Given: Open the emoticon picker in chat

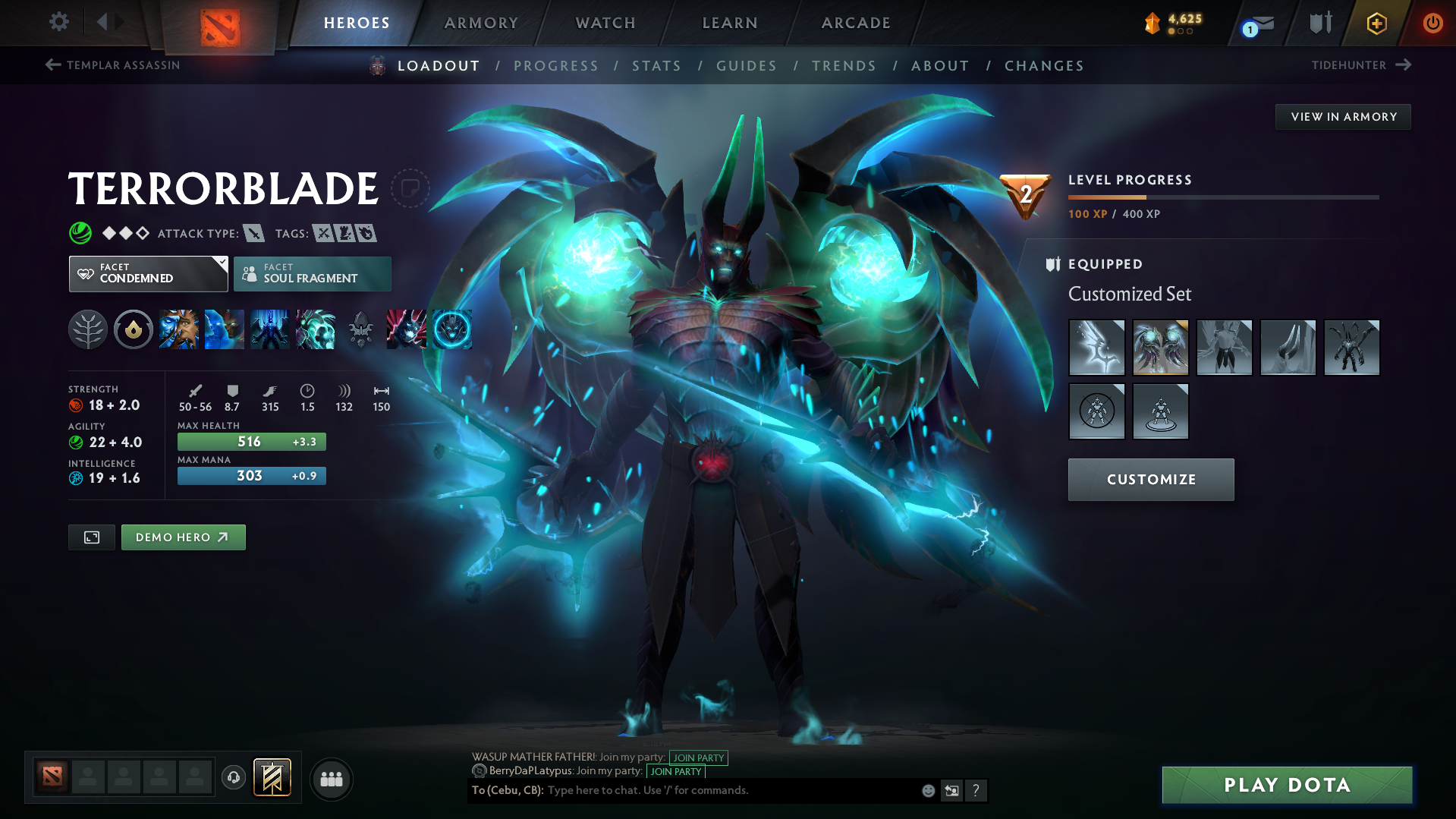Looking at the screenshot, I should (927, 790).
